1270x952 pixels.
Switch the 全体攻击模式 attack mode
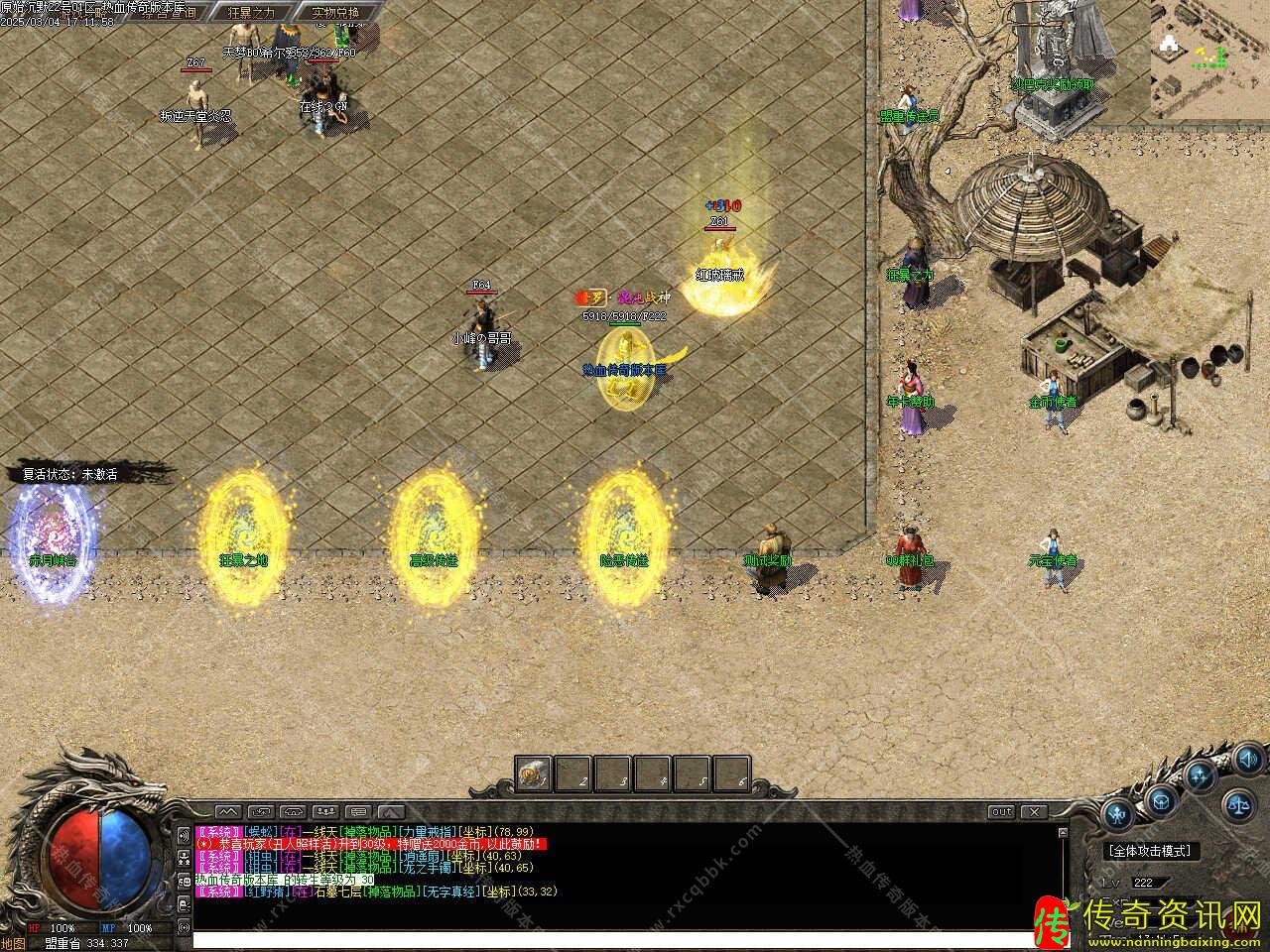[x=1151, y=851]
